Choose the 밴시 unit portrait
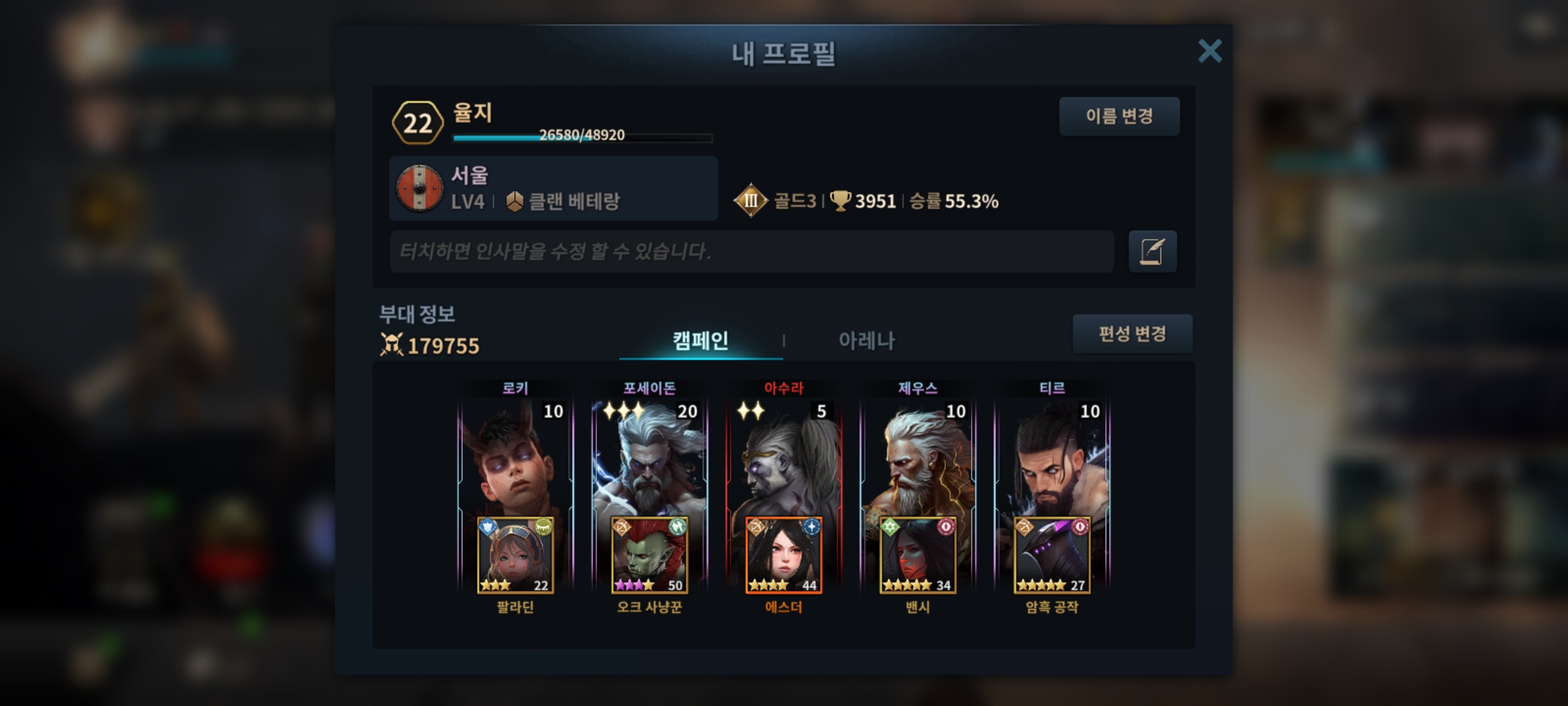This screenshot has height=706, width=1568. point(918,556)
